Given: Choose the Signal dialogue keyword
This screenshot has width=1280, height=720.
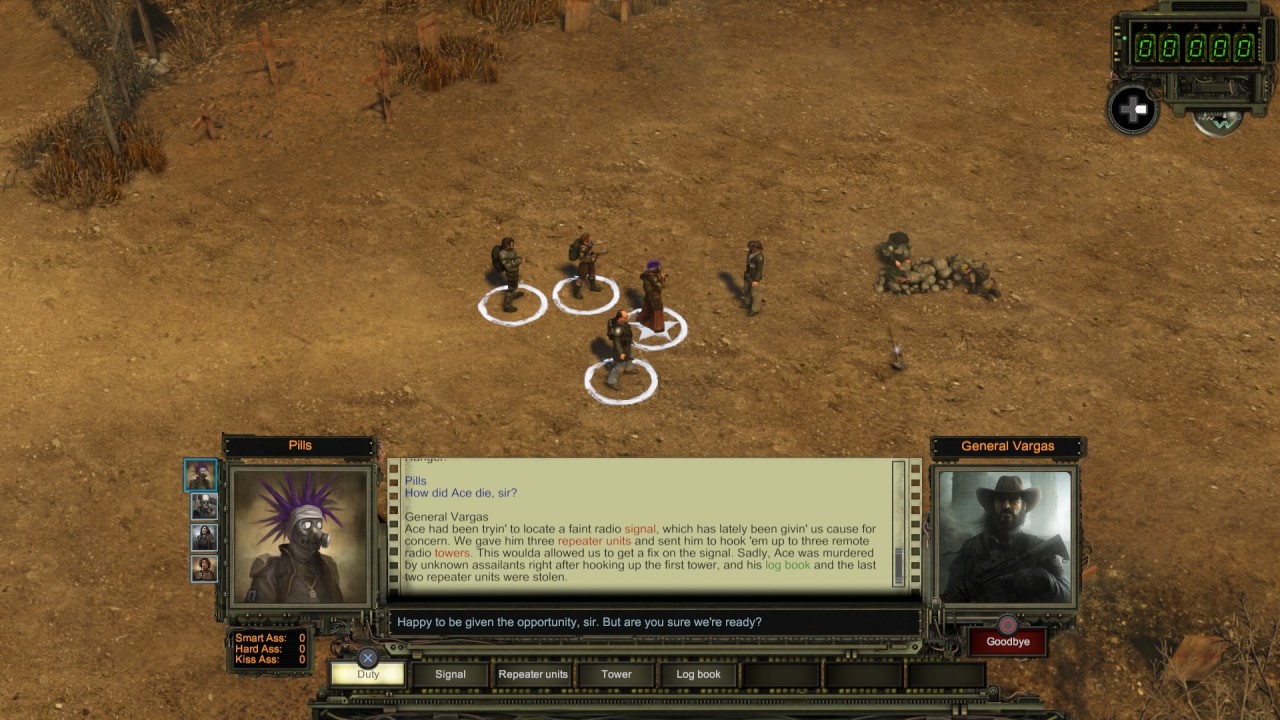Looking at the screenshot, I should point(450,674).
